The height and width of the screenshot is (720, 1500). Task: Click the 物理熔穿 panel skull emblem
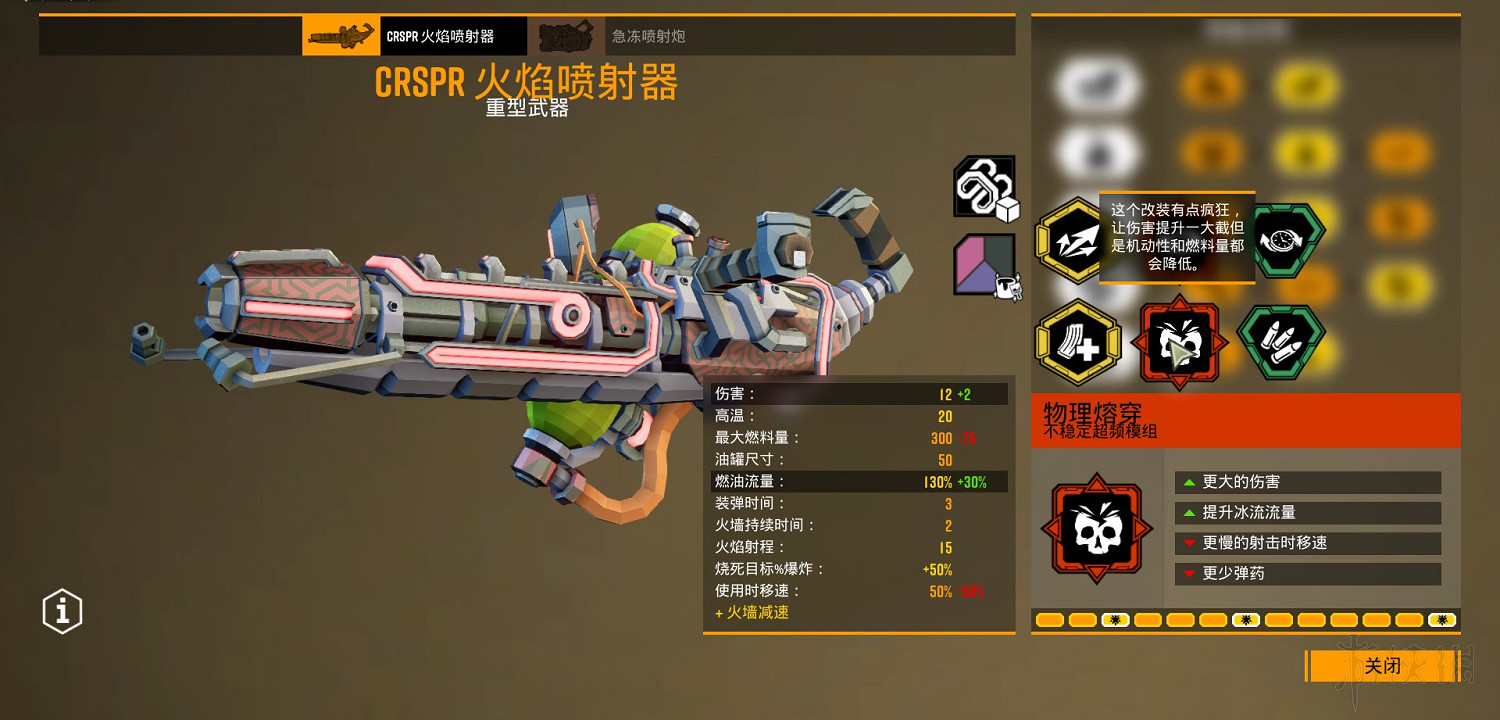[1097, 528]
